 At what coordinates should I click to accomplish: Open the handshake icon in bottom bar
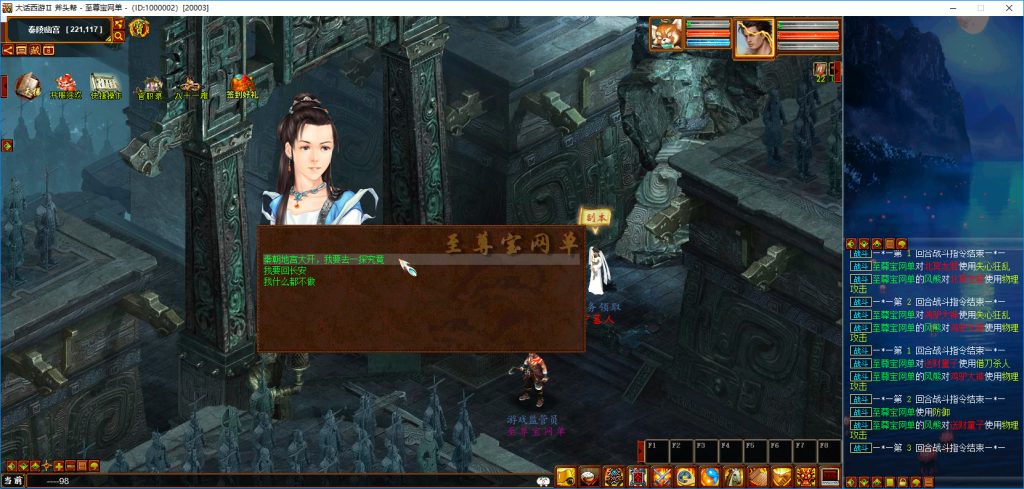click(x=783, y=477)
